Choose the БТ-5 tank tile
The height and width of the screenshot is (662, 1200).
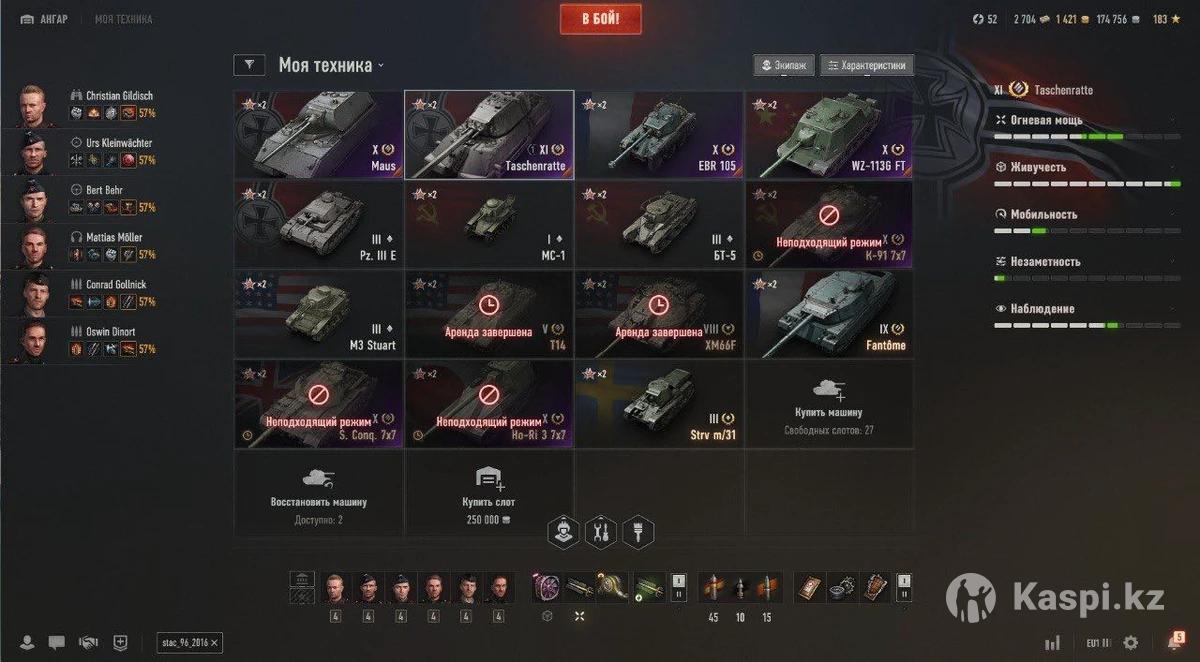[659, 224]
